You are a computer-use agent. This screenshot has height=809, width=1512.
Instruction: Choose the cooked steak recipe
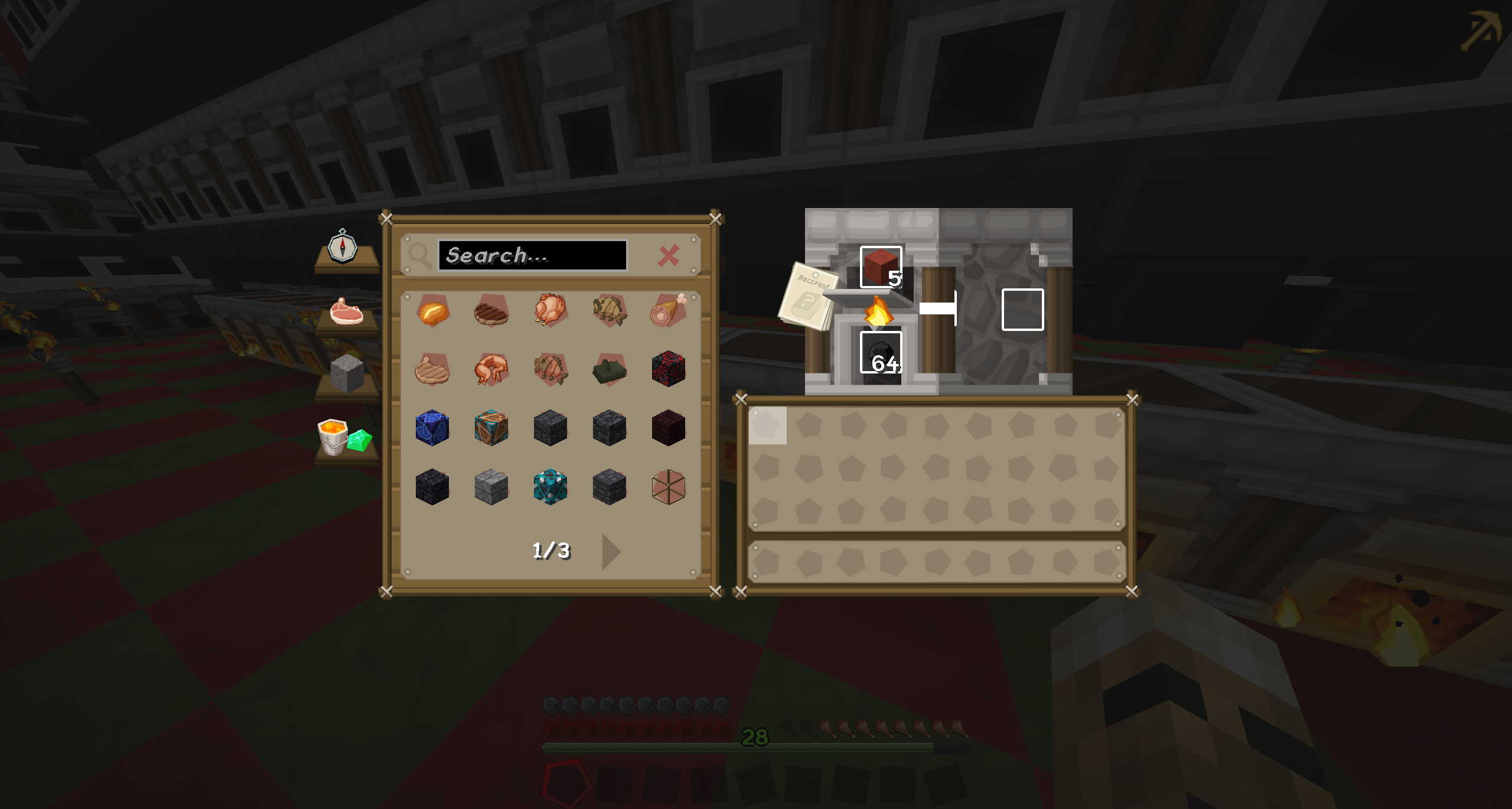tap(491, 311)
